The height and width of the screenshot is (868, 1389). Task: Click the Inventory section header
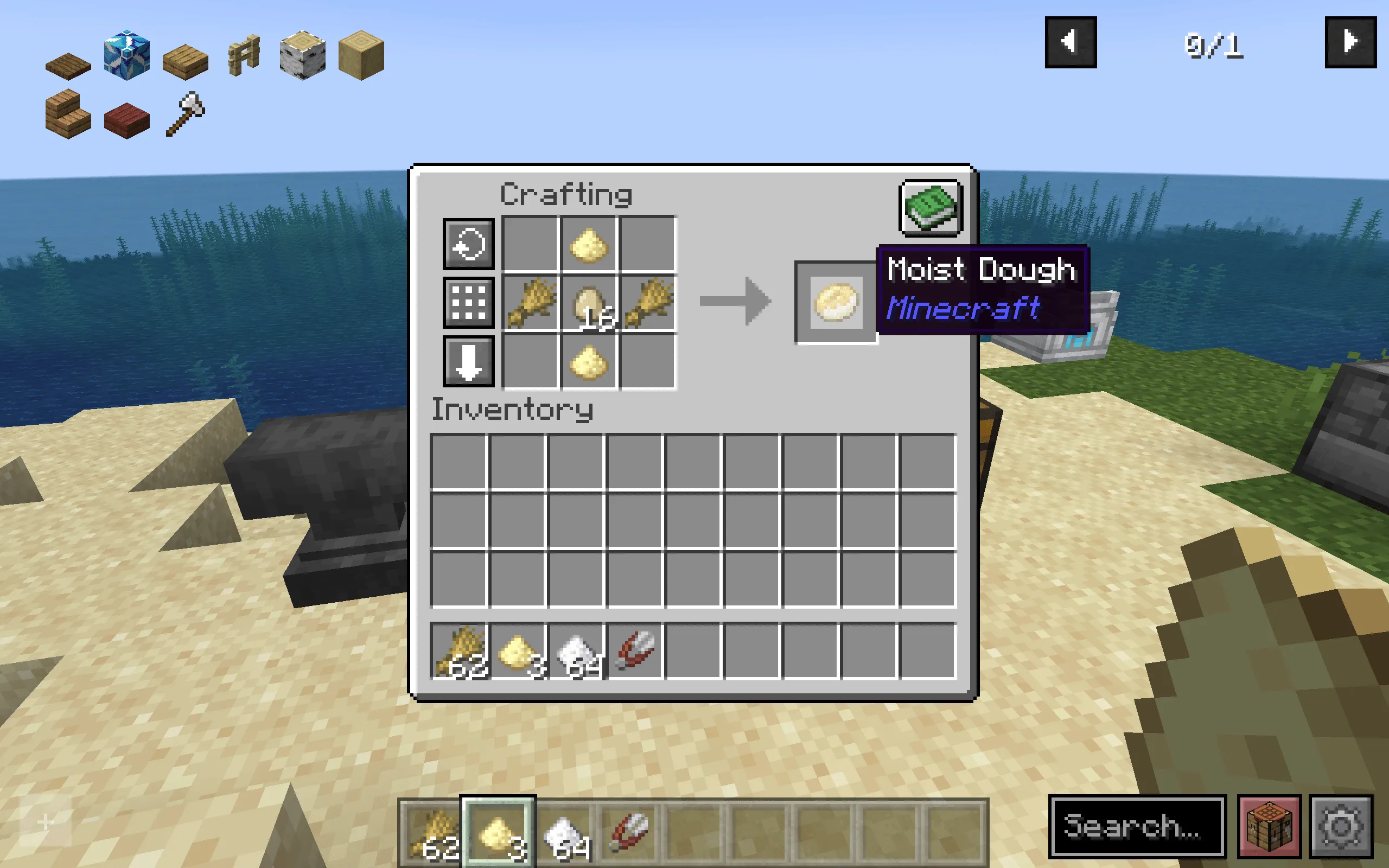tap(513, 409)
